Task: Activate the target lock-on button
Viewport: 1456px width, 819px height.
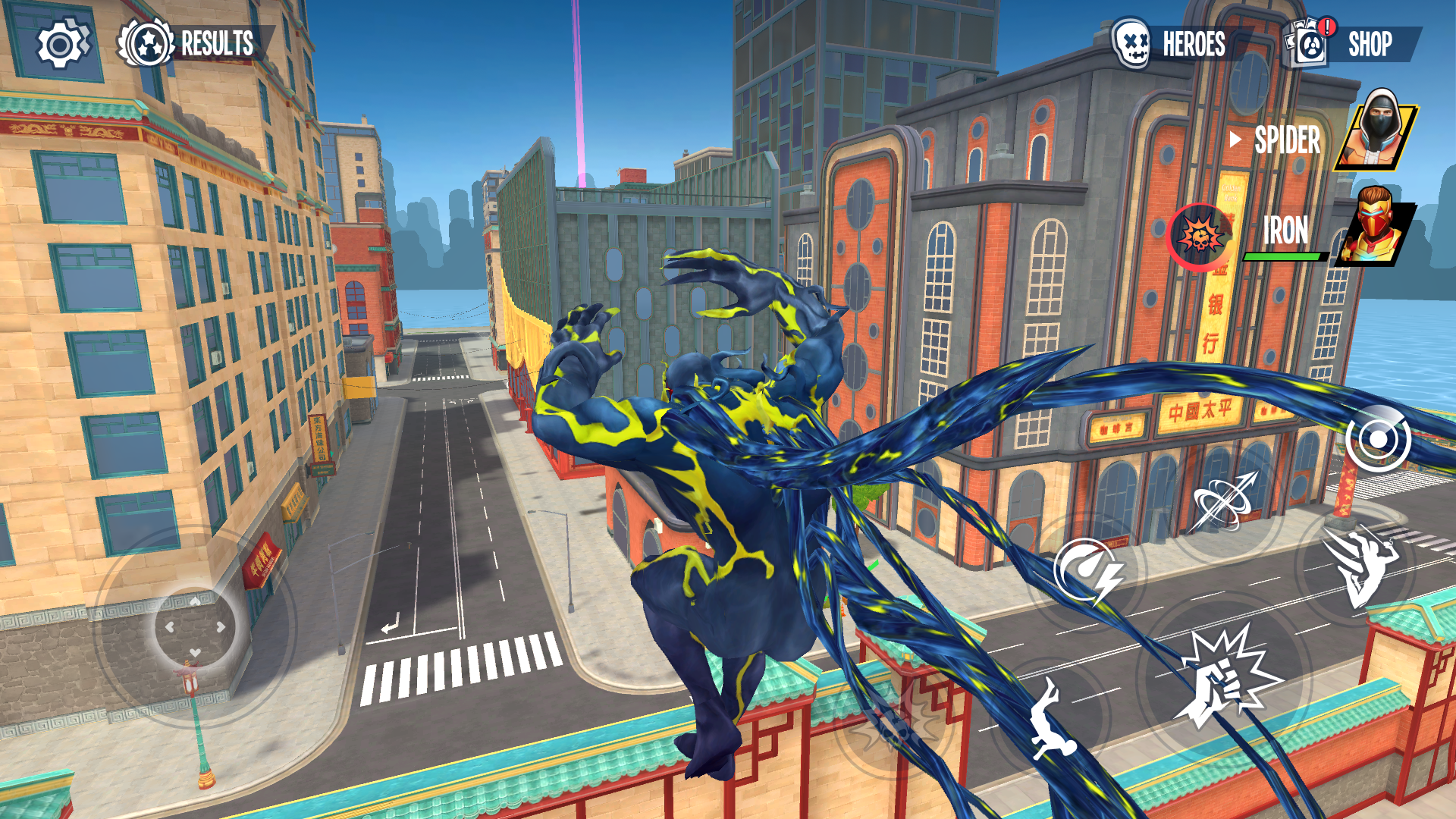Action: point(1377,439)
